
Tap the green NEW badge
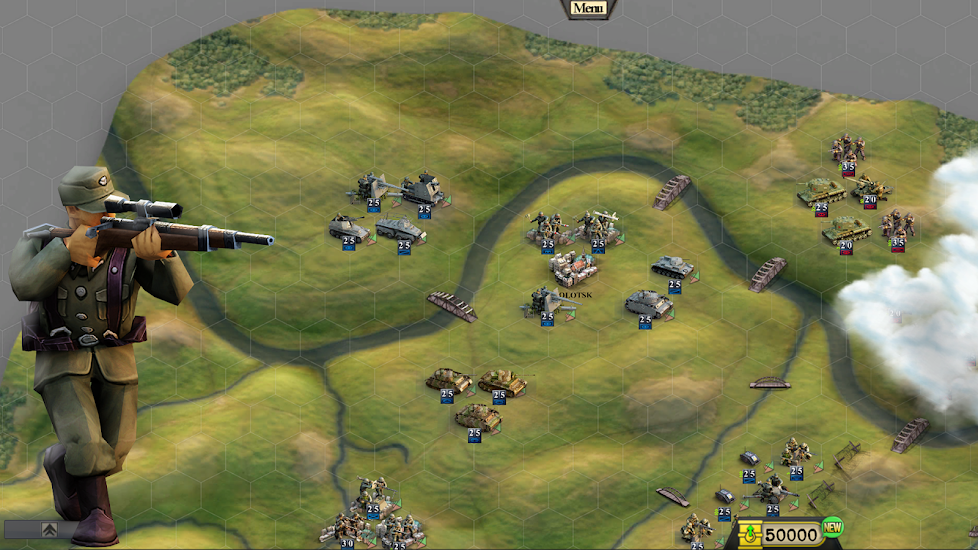pyautogui.click(x=832, y=527)
